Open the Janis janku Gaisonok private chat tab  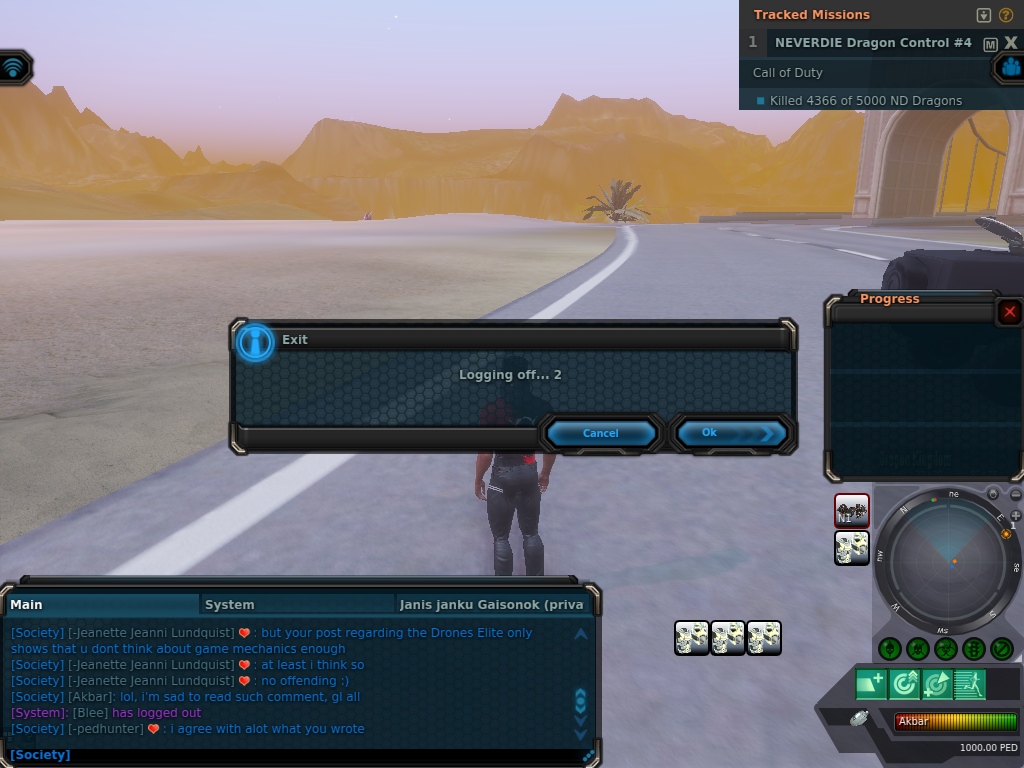pos(490,604)
